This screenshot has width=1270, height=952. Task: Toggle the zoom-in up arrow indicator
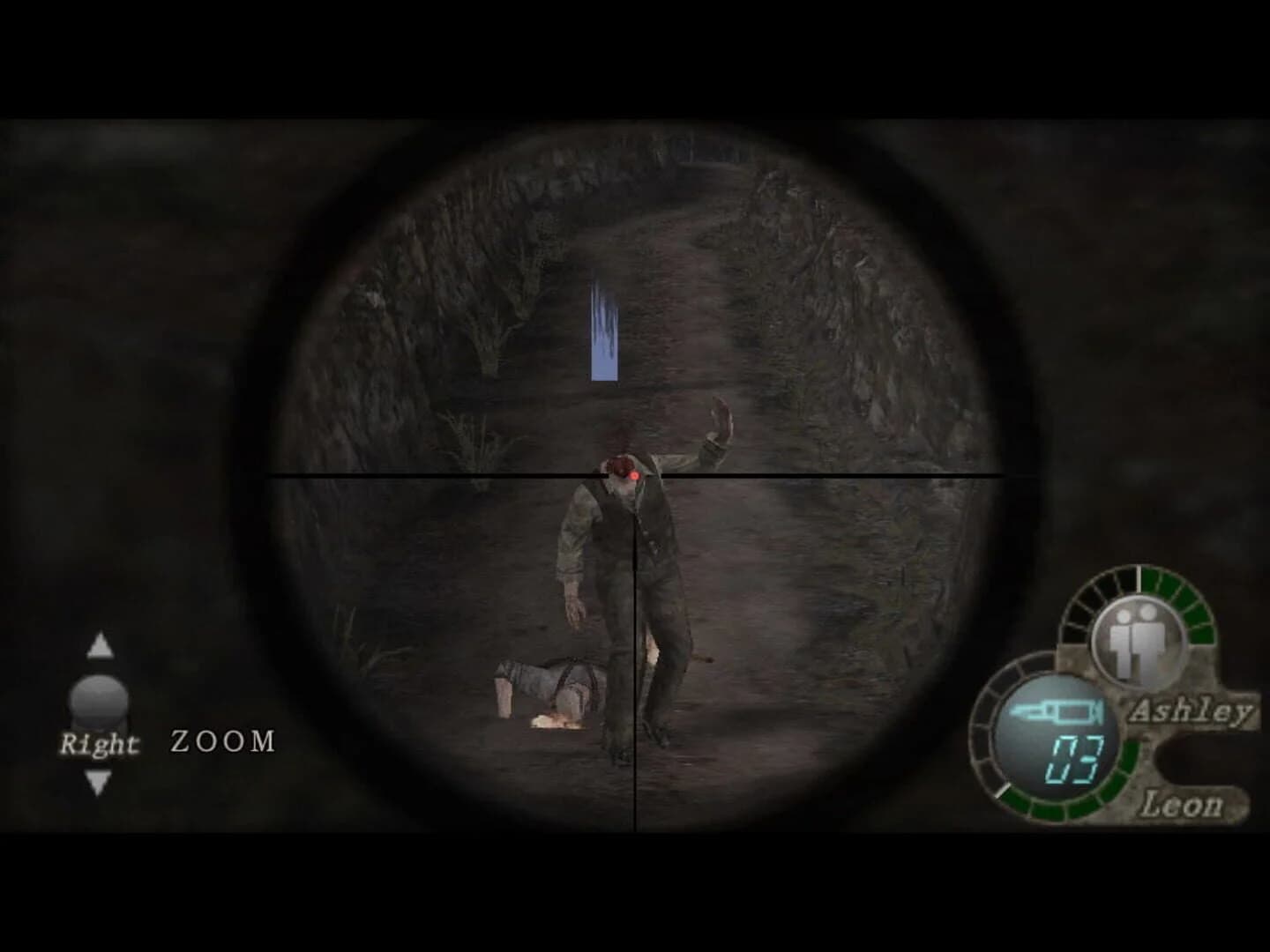click(99, 646)
